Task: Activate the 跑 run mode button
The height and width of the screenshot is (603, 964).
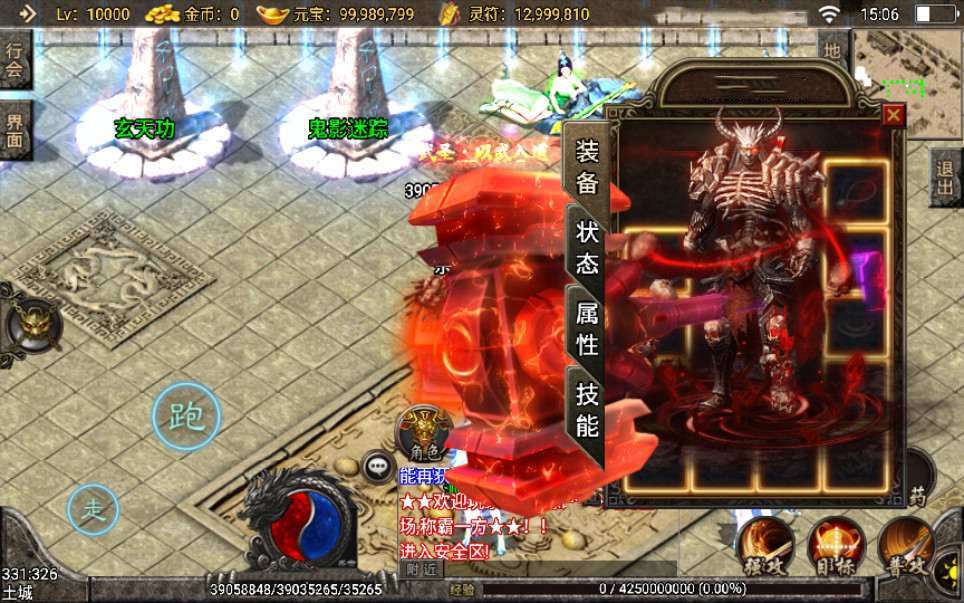Action: pos(186,416)
